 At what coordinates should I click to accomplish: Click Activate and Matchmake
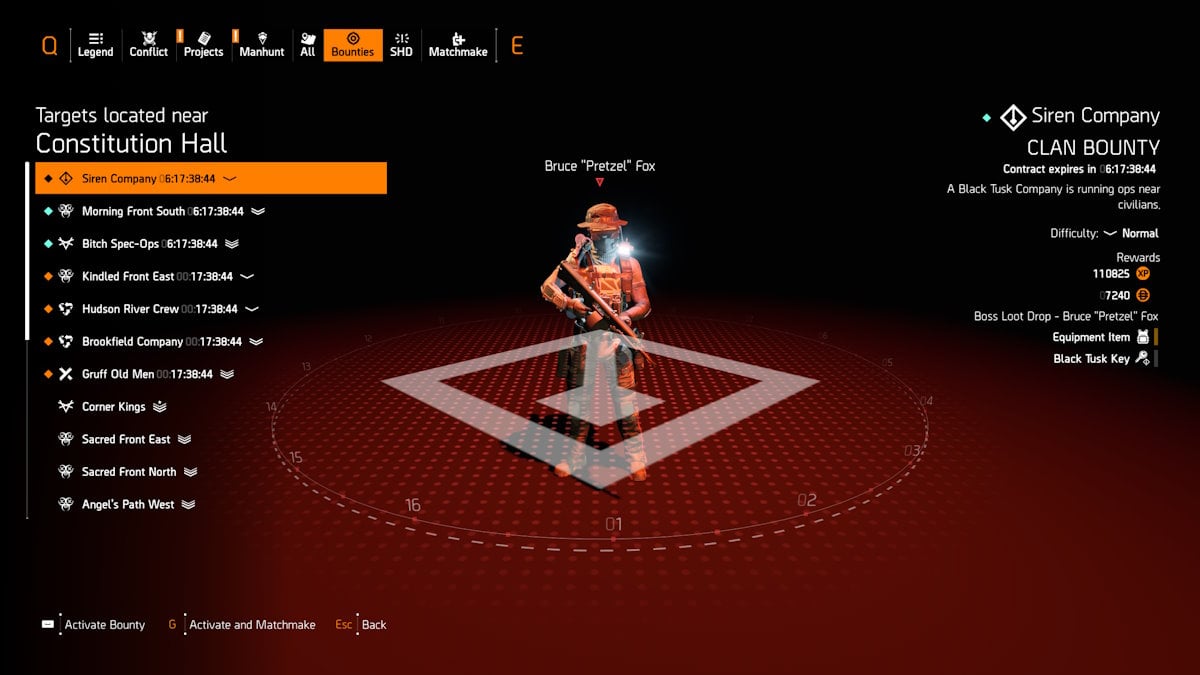(x=251, y=625)
